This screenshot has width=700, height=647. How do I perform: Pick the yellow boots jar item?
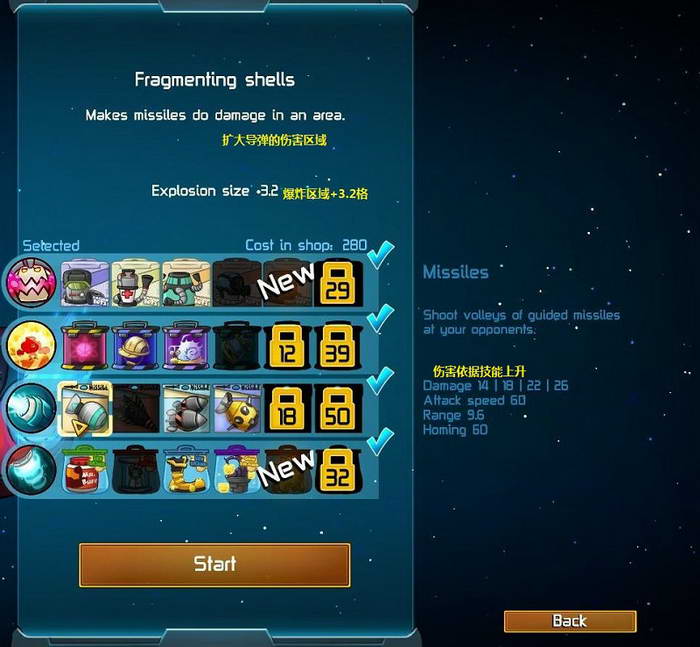click(185, 470)
